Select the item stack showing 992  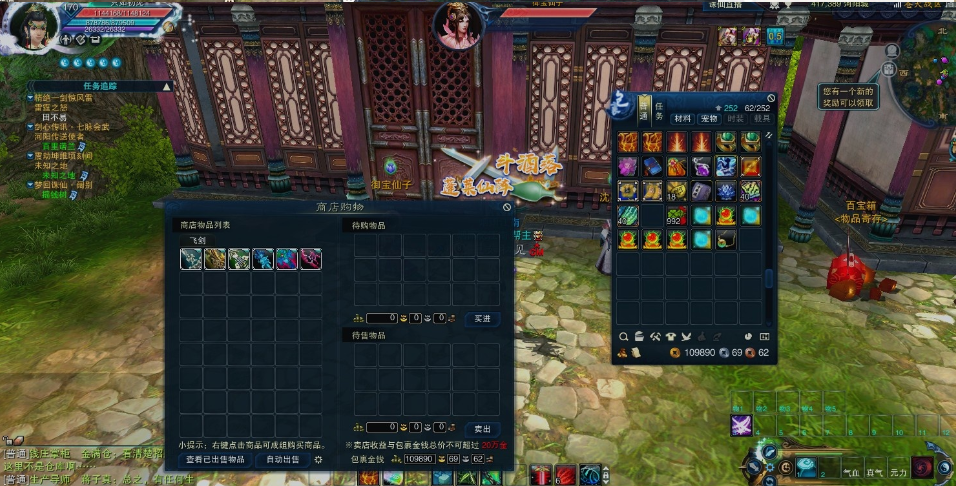(676, 214)
